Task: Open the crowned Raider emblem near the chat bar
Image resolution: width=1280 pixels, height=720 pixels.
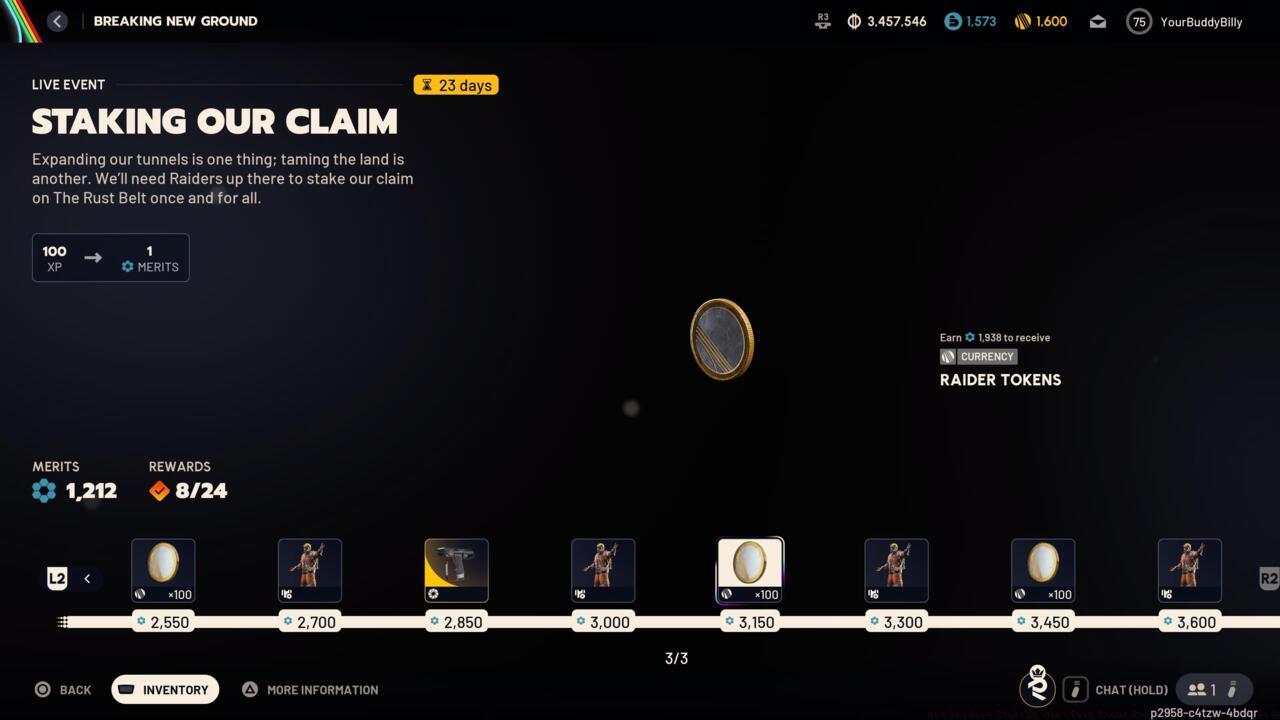Action: (1037, 688)
